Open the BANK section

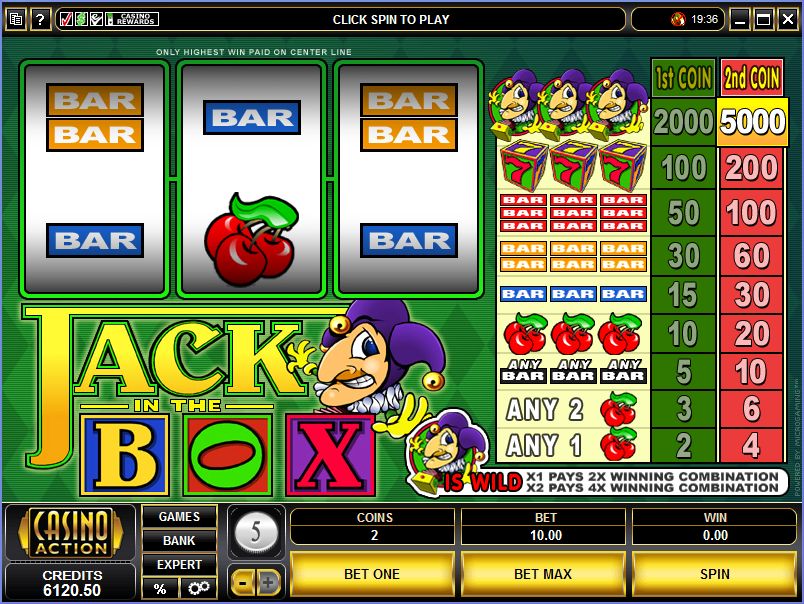tap(179, 540)
